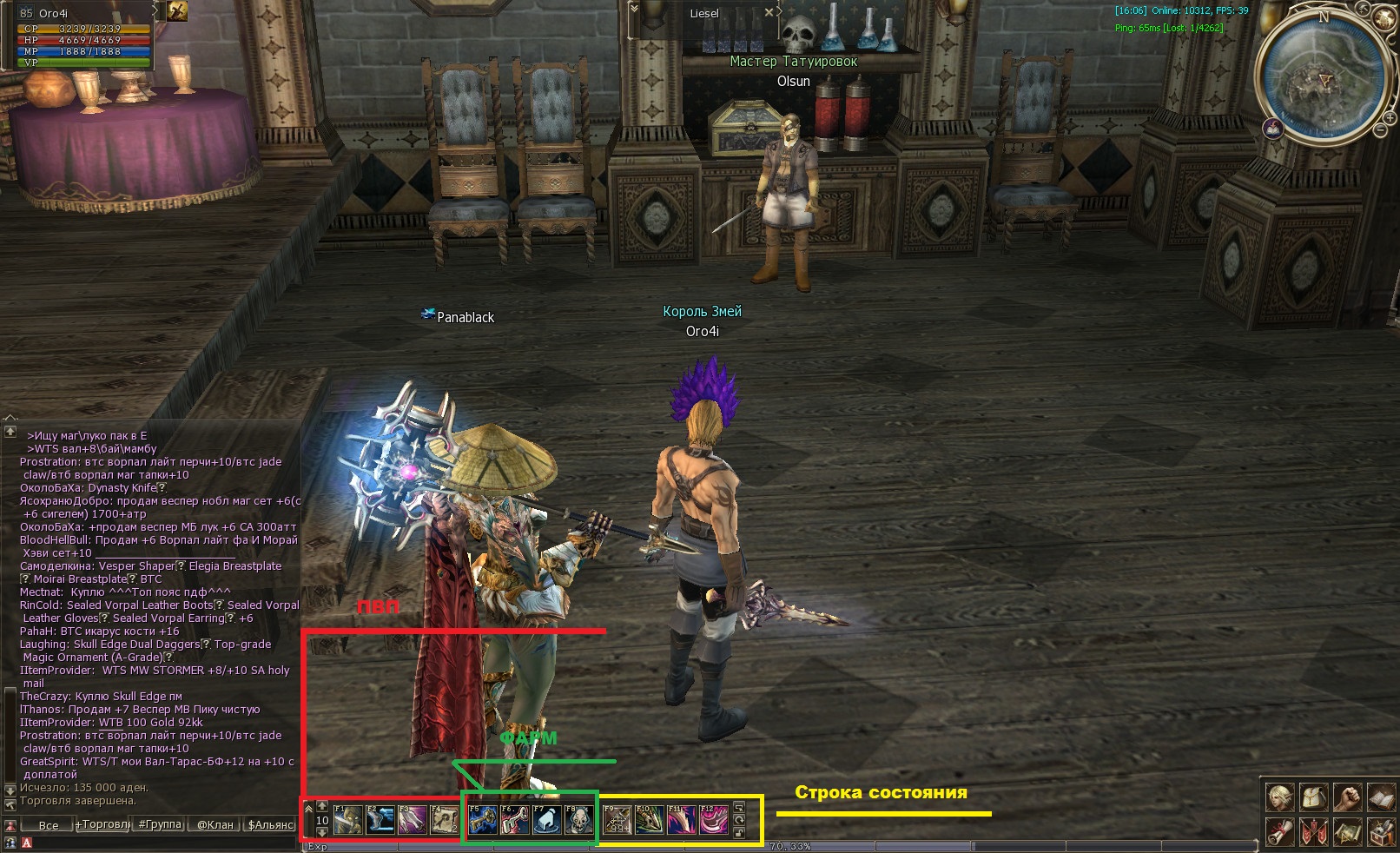This screenshot has height=853, width=1400.
Task: Activate the F8 skull skill
Action: pyautogui.click(x=579, y=820)
